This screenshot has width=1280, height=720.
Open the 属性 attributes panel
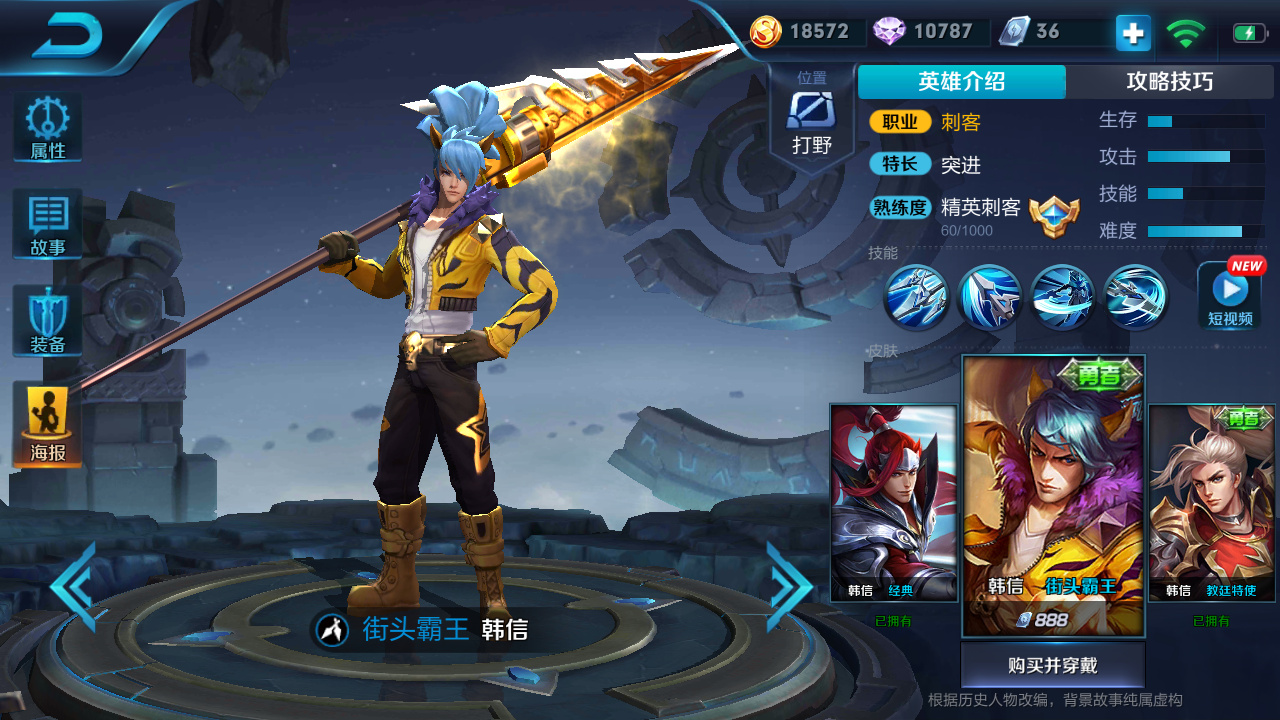pyautogui.click(x=47, y=128)
